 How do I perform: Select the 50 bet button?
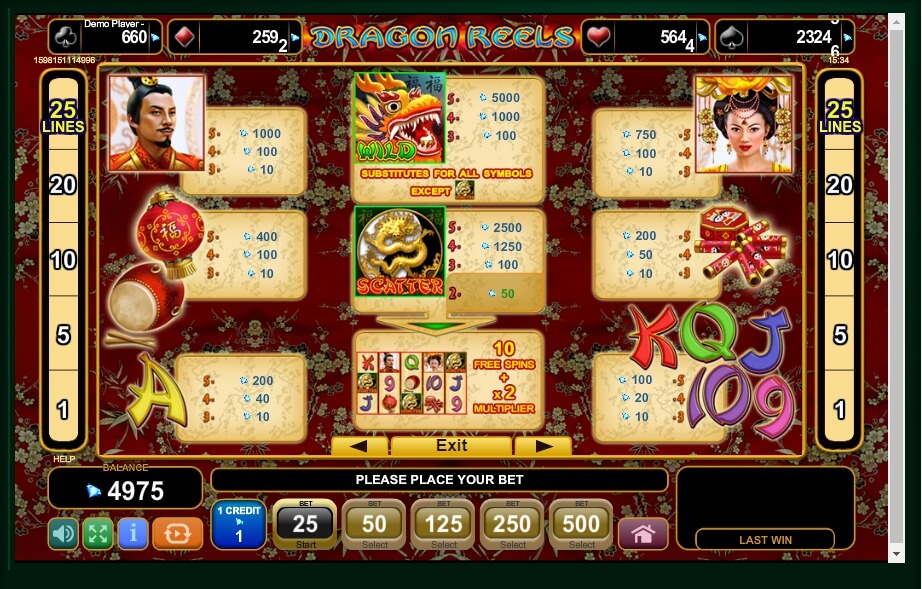[374, 525]
